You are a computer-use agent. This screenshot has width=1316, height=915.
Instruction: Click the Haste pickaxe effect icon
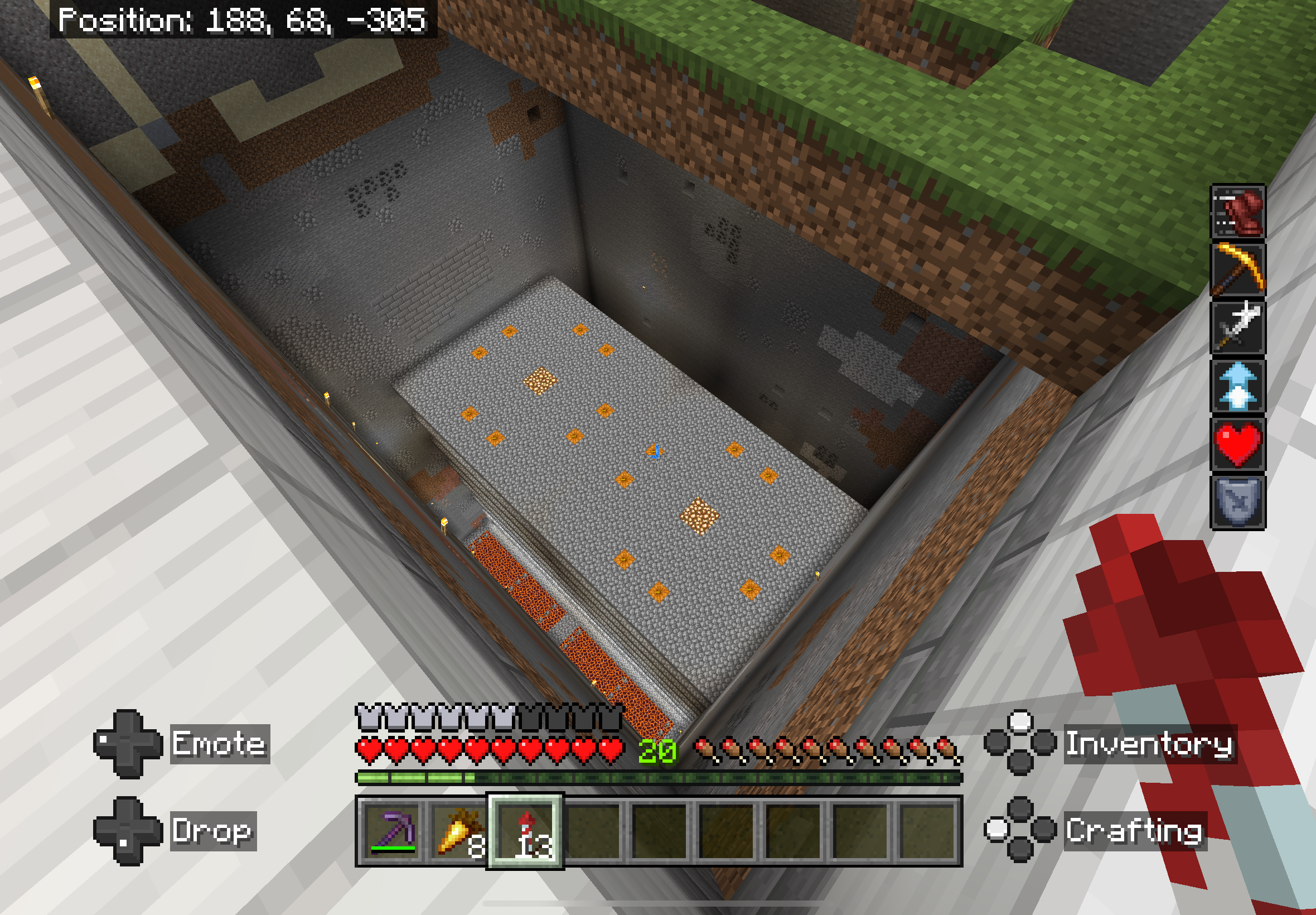point(1237,269)
